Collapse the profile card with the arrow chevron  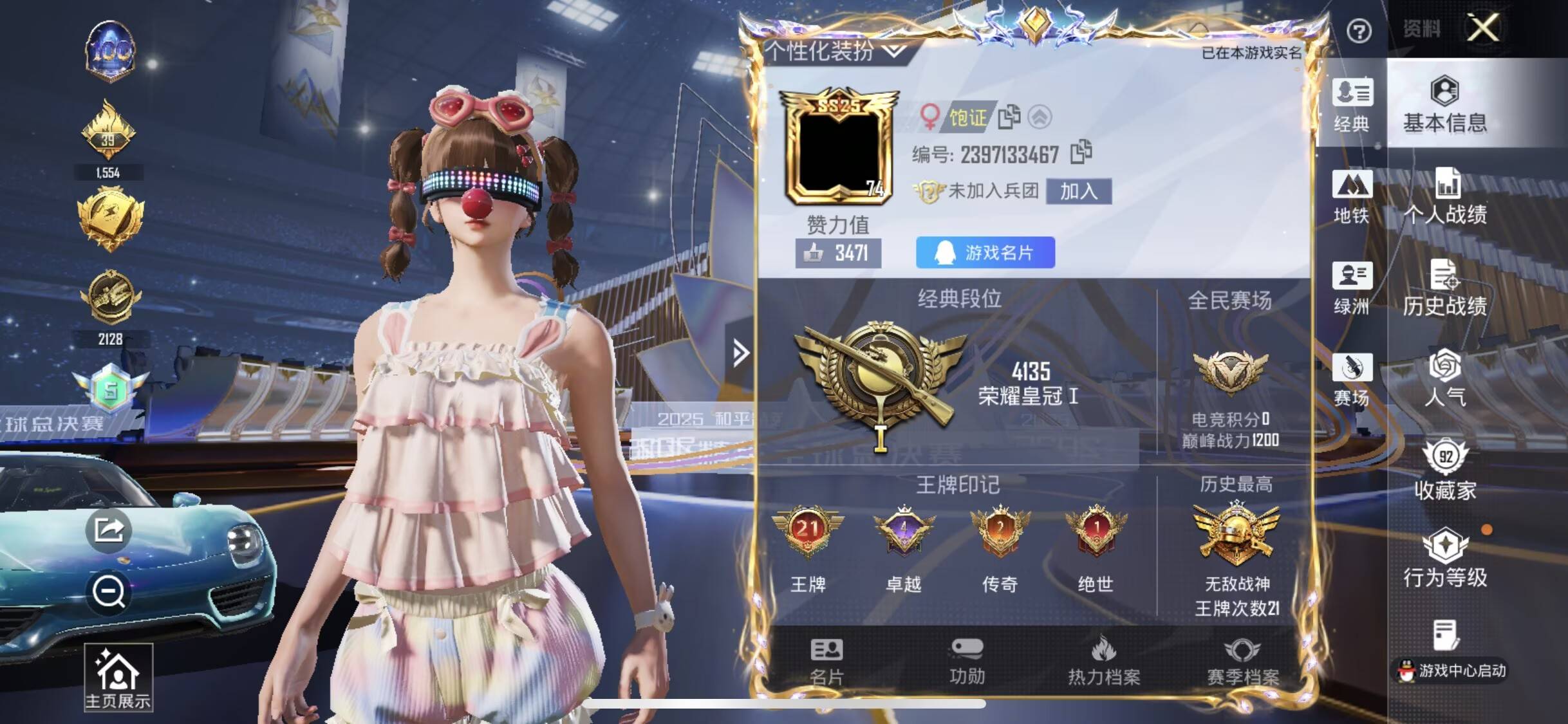tap(742, 353)
